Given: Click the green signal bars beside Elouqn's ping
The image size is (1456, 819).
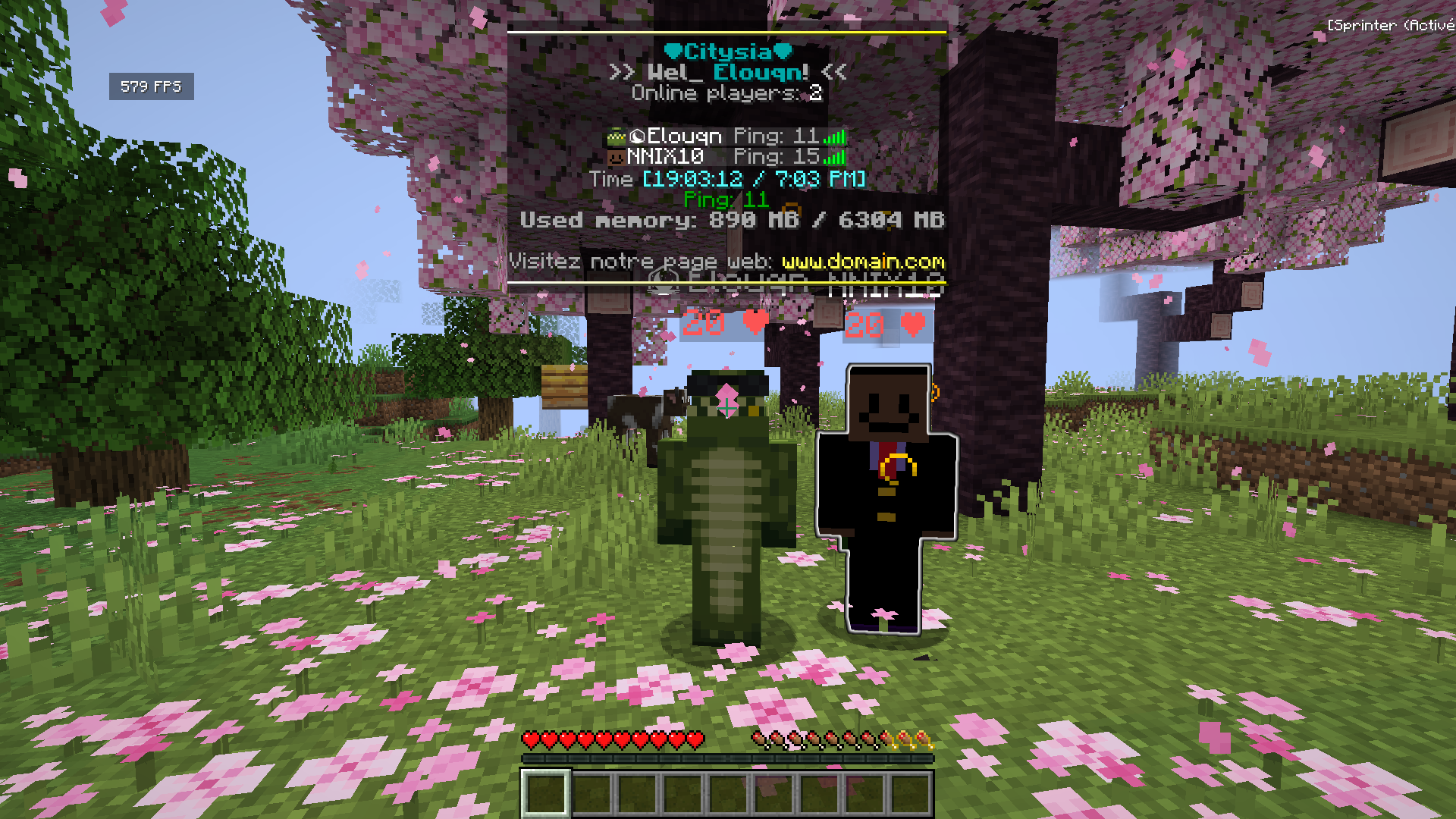Looking at the screenshot, I should pos(836,136).
